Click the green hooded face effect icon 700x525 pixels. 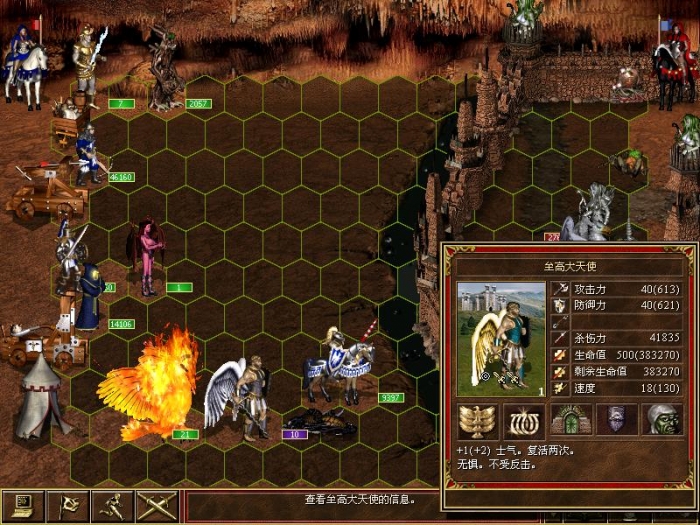coord(662,420)
